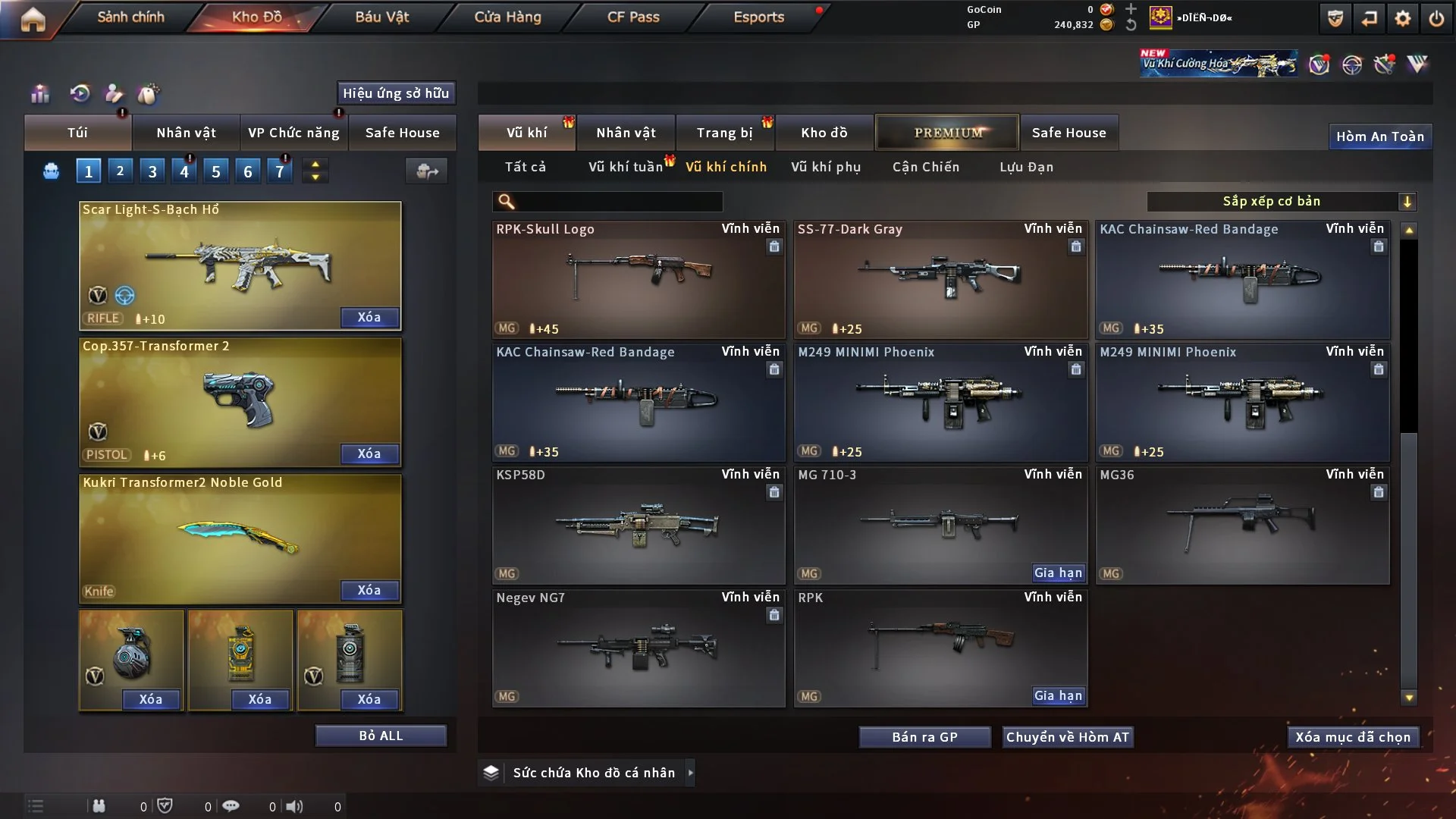Delete selection with Xóa mục đã chọn
Screen dimensions: 1456x819
(1352, 737)
